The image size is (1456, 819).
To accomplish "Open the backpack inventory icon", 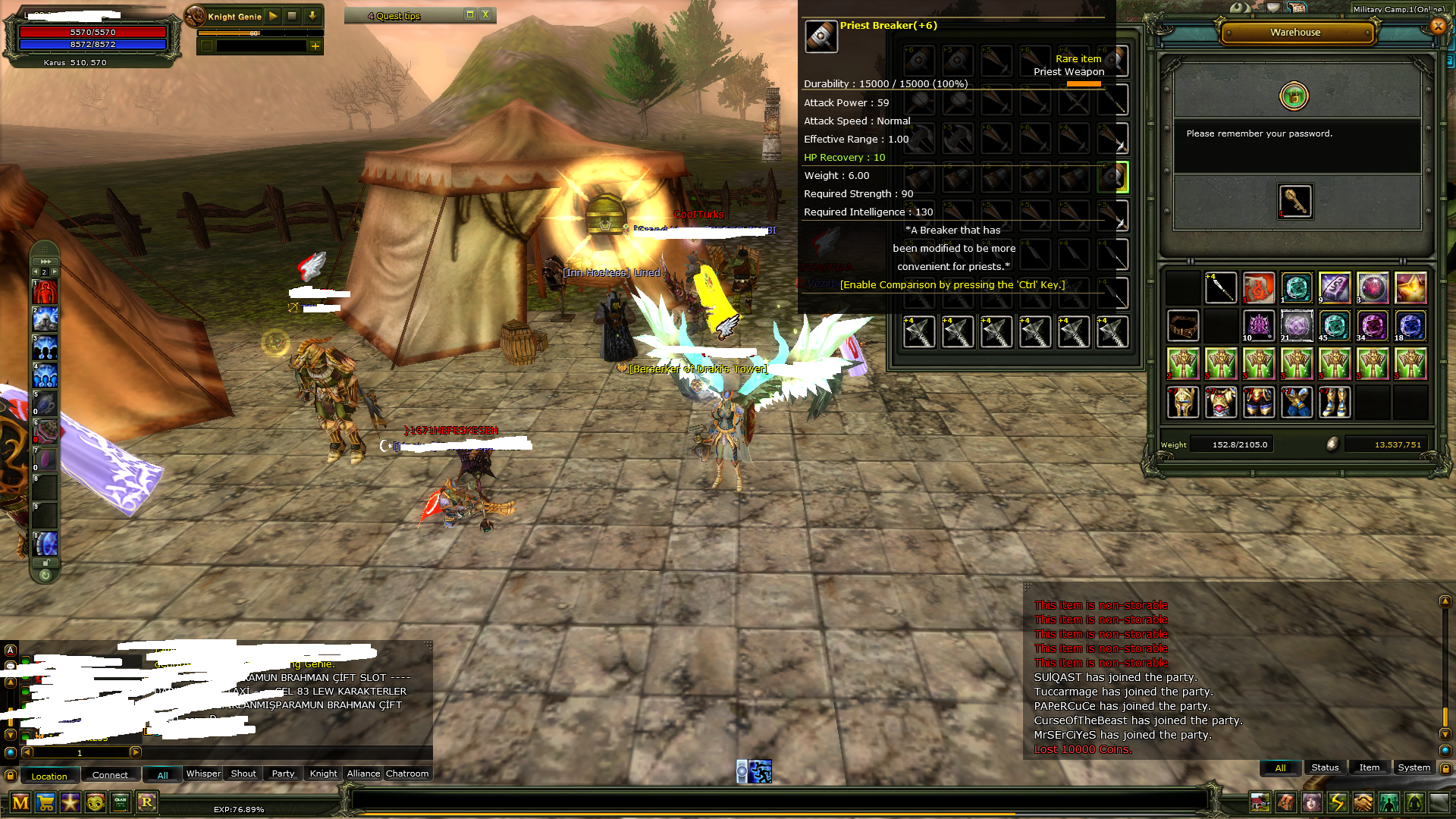I will click(1286, 802).
